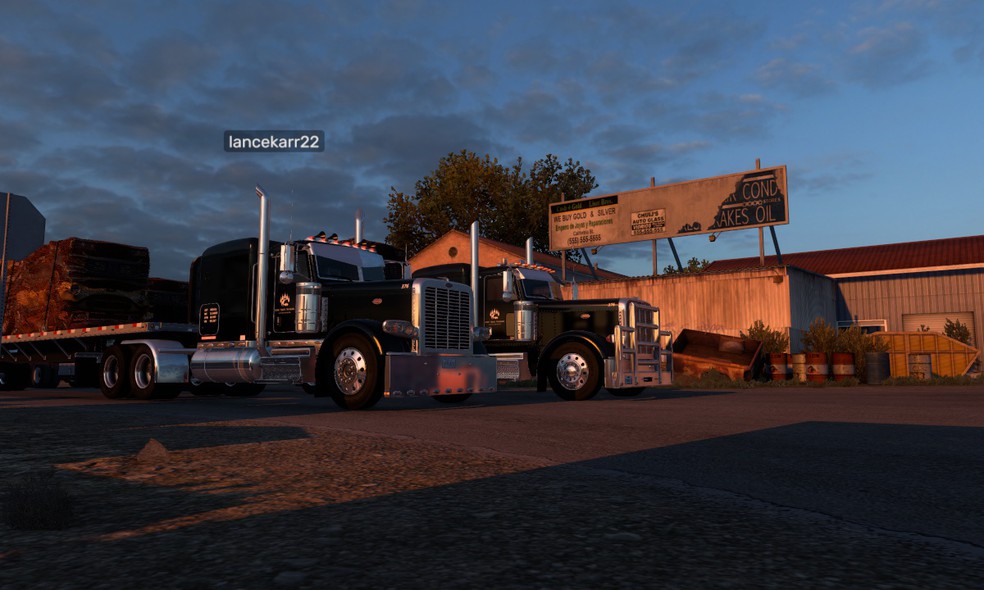Select the lancekarr22 player name tag
Image resolution: width=984 pixels, height=590 pixels.
coord(273,142)
